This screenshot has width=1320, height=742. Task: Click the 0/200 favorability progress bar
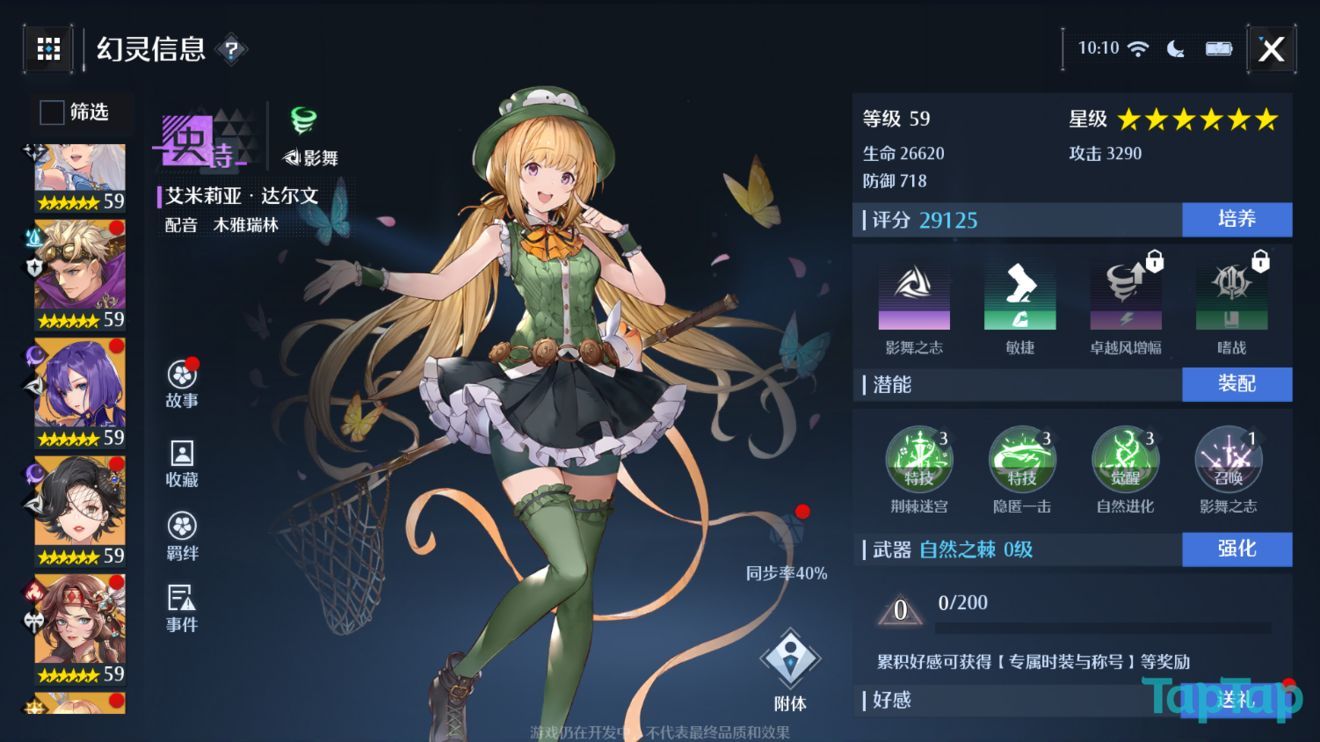[x=1105, y=627]
